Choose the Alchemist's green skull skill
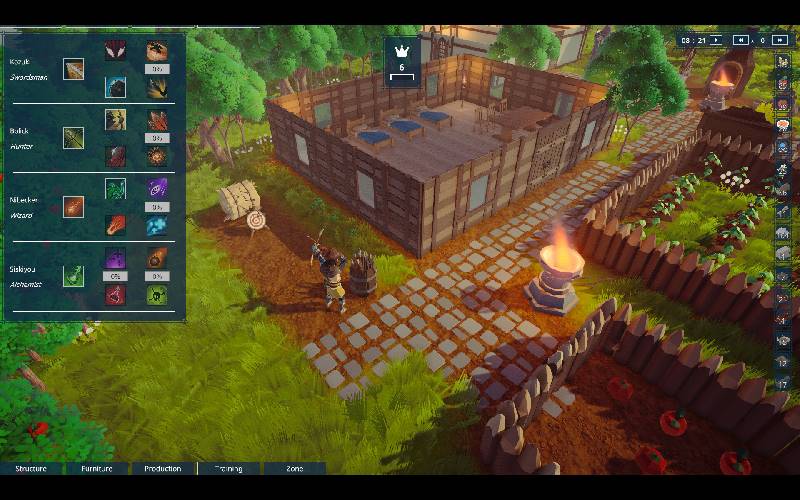Screen dimensions: 800x500 click(157, 295)
